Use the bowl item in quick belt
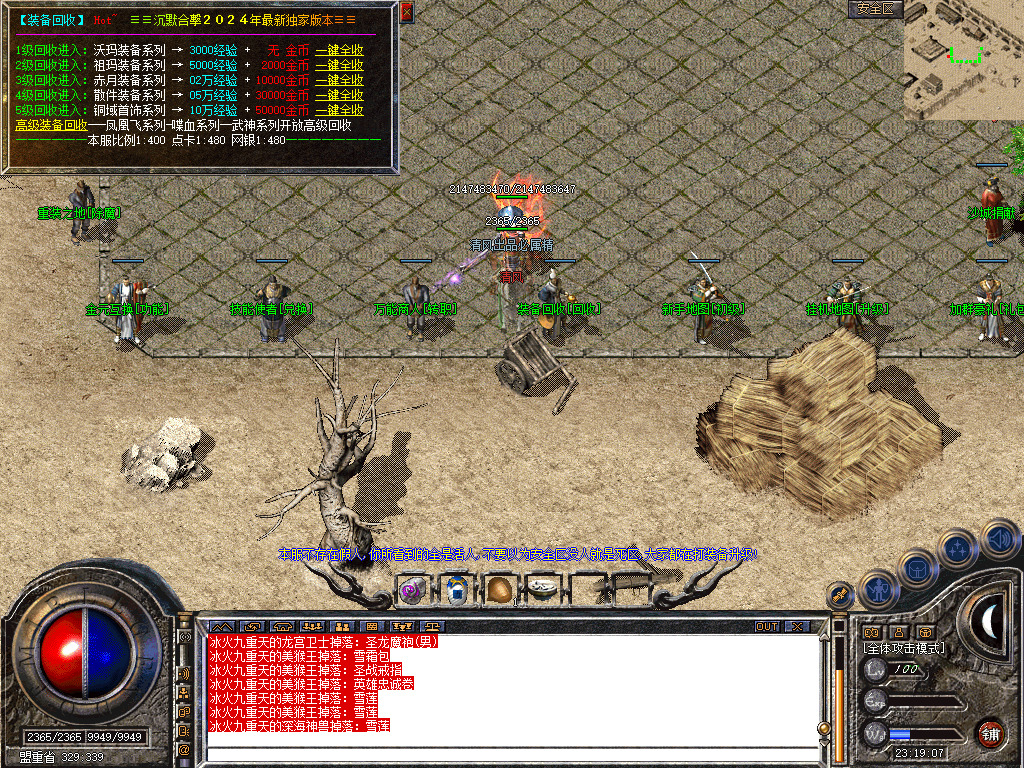This screenshot has height=768, width=1024. click(543, 590)
